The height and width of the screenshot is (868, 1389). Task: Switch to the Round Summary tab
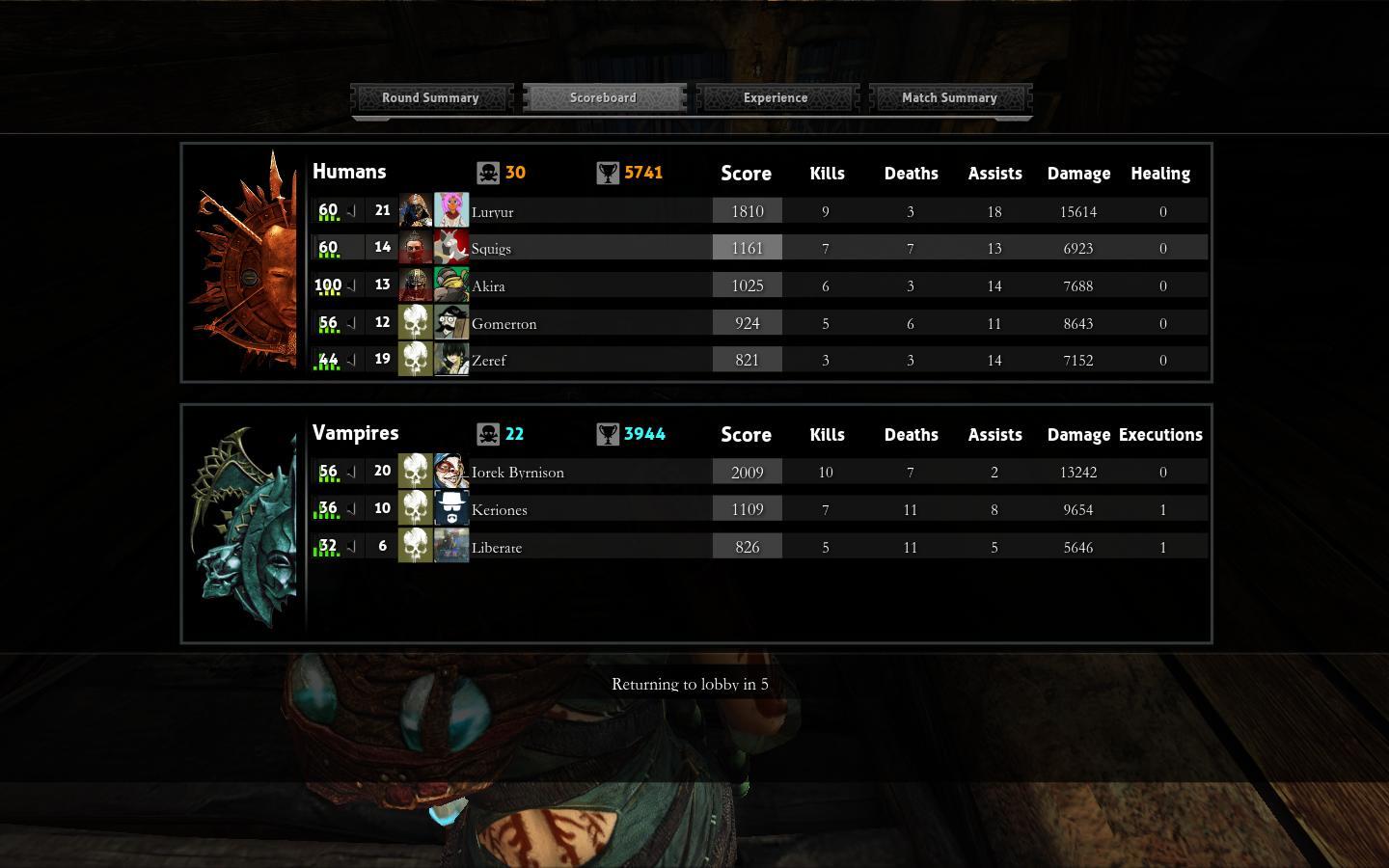[x=430, y=97]
